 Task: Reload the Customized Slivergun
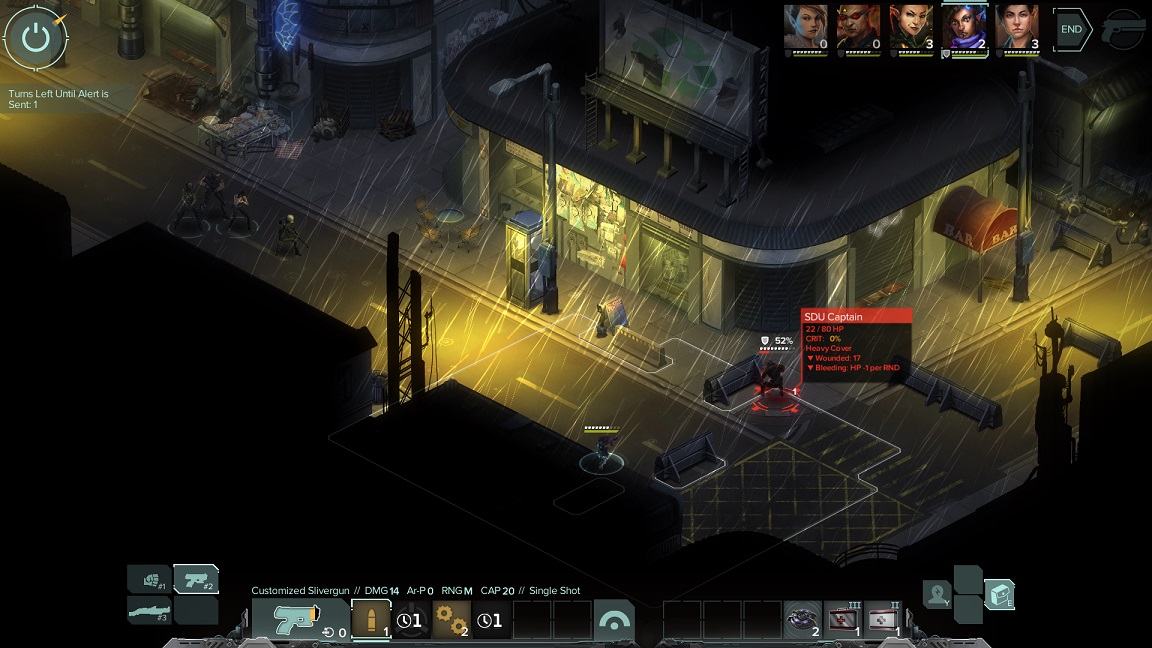click(289, 620)
